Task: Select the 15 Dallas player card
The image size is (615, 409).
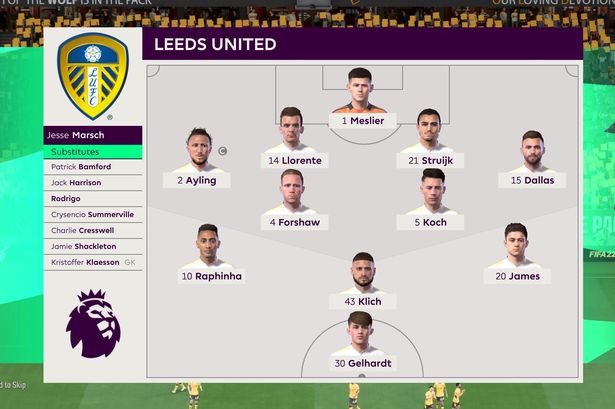Action: 531,160
